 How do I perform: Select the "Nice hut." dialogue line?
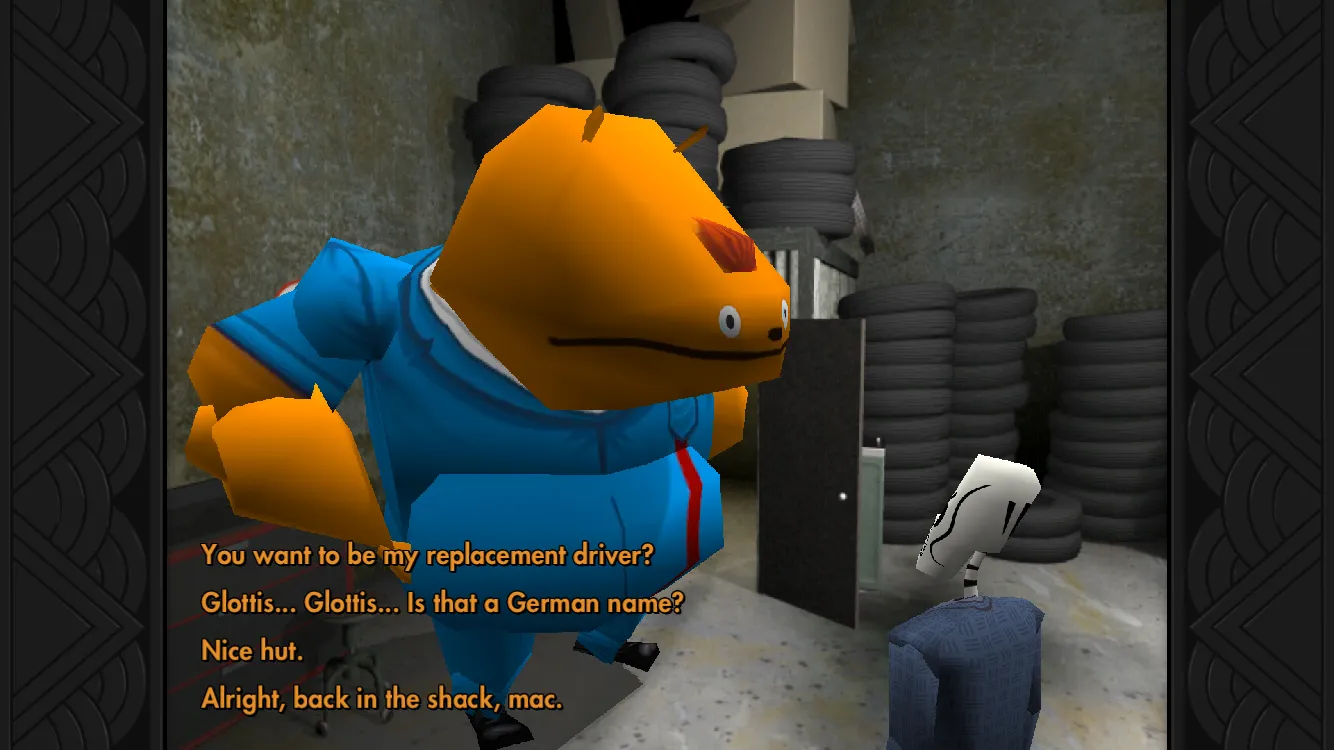coord(252,651)
